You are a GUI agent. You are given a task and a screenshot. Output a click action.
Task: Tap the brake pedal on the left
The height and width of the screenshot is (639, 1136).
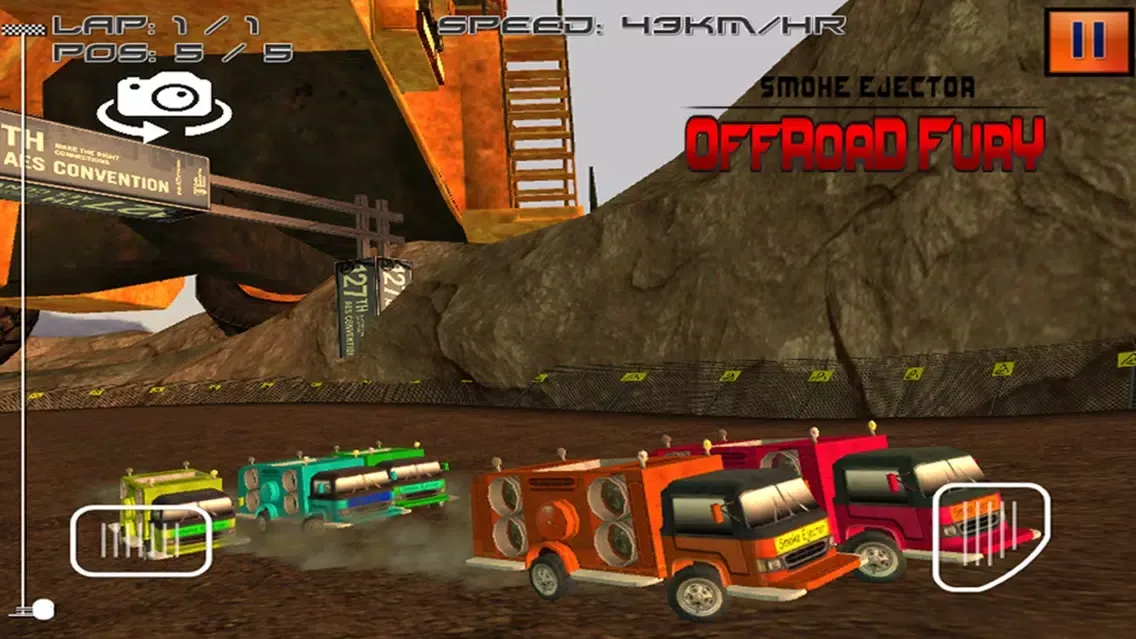140,540
